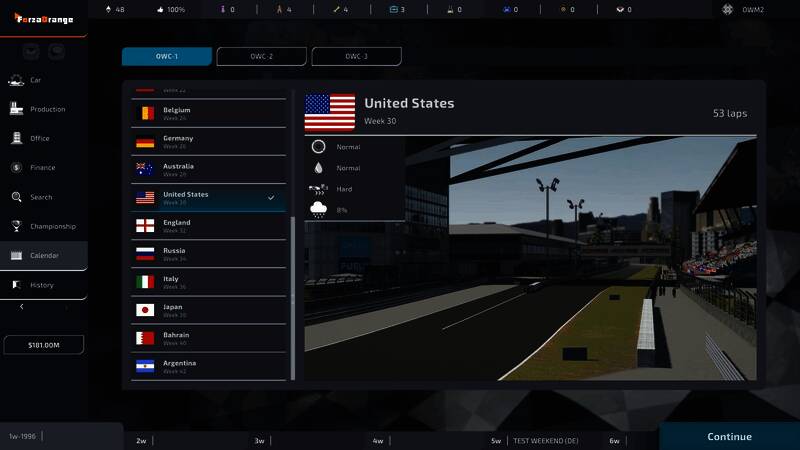Screen dimensions: 800x450
Task: Open the Search menu
Action: point(41,197)
